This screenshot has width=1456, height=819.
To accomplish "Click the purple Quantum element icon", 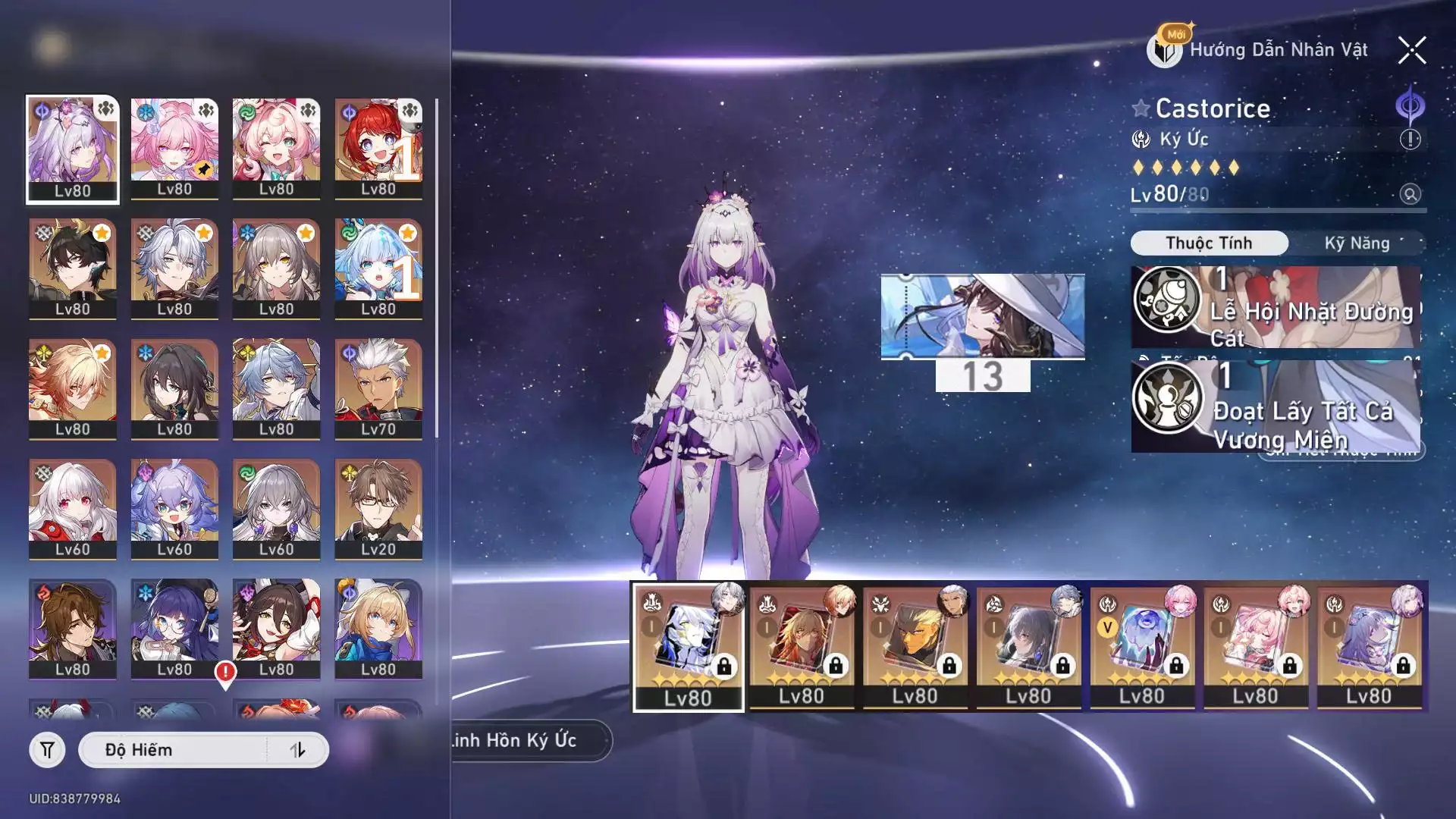I will [x=1410, y=106].
